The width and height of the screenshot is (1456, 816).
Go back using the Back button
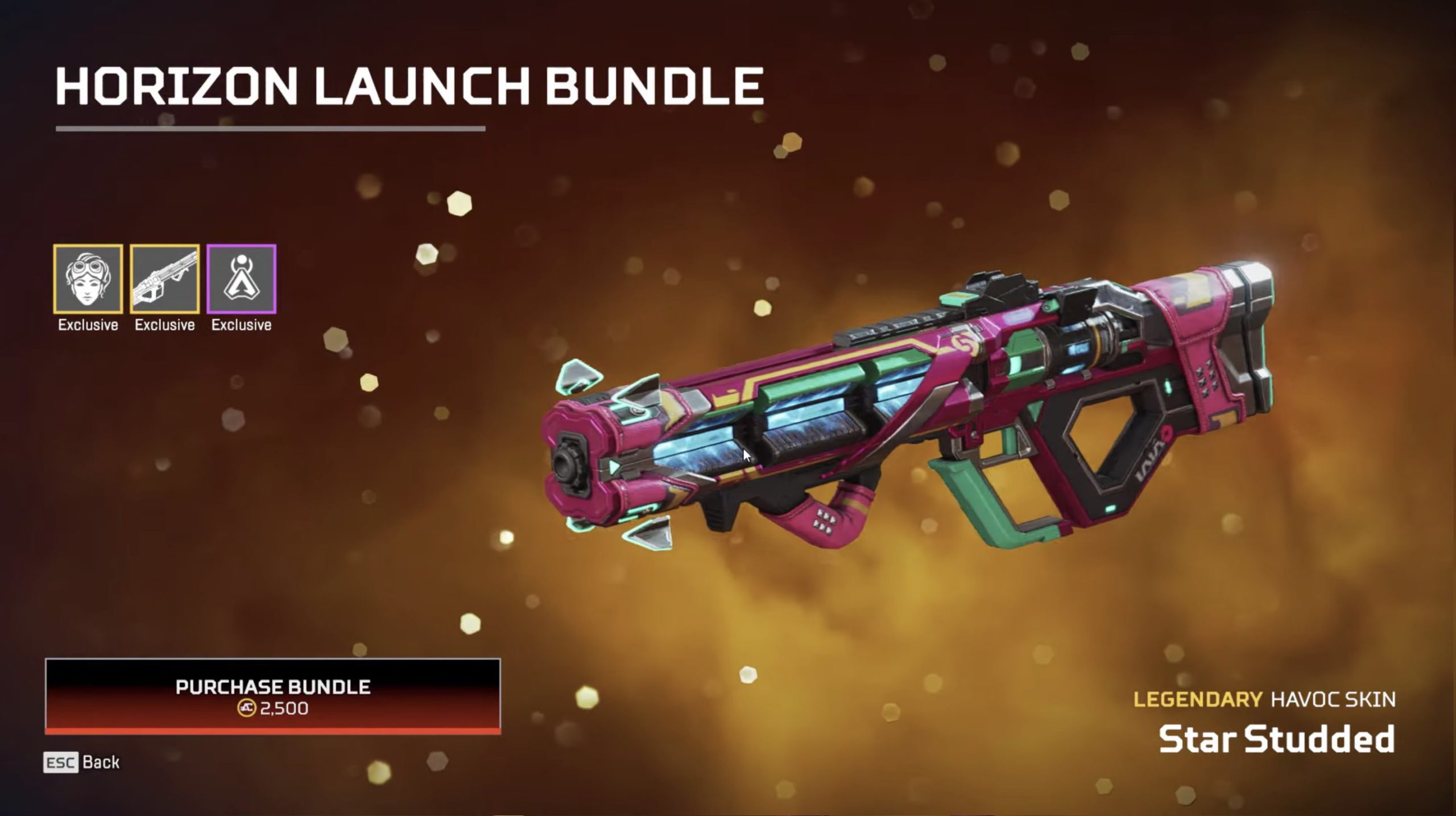click(82, 762)
